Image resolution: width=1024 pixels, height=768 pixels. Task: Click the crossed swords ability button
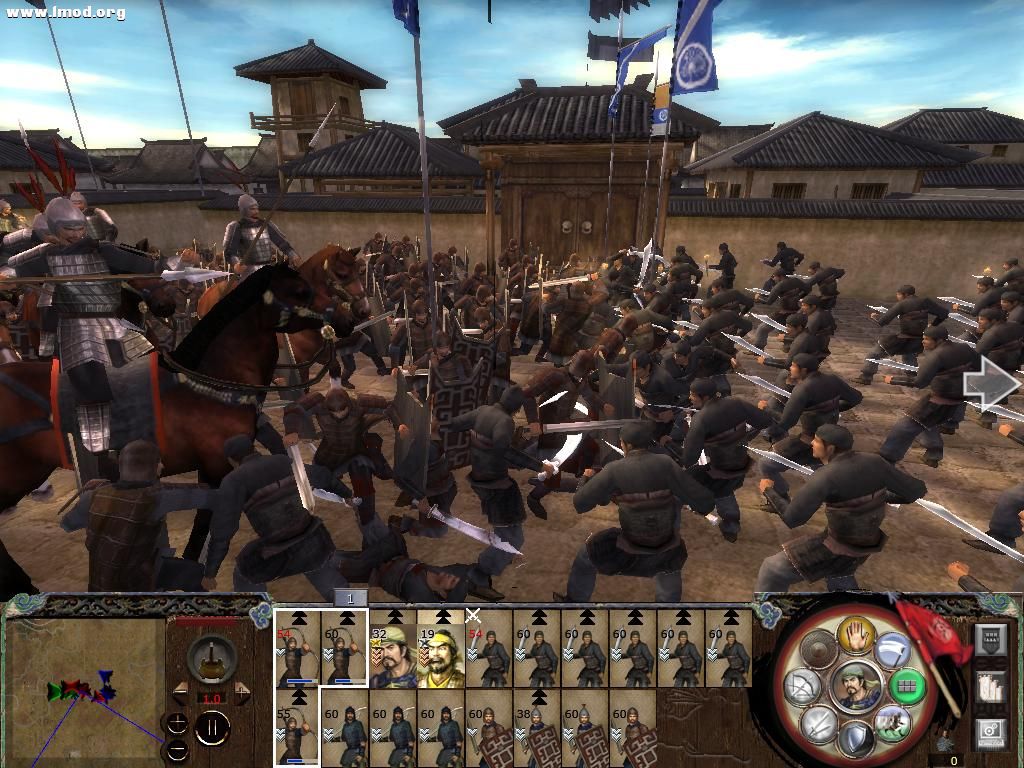point(820,722)
